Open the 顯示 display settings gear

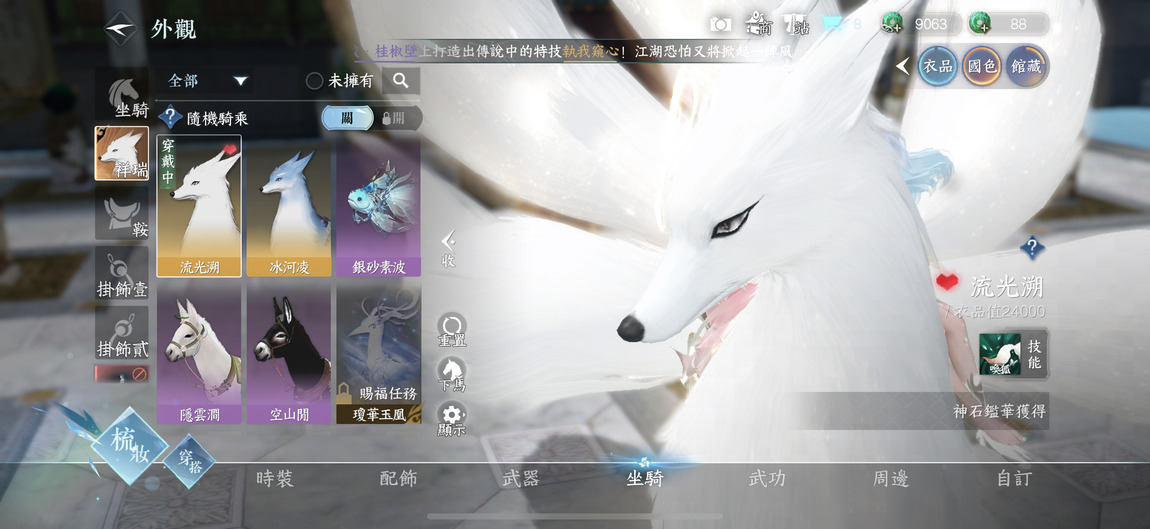coord(452,419)
